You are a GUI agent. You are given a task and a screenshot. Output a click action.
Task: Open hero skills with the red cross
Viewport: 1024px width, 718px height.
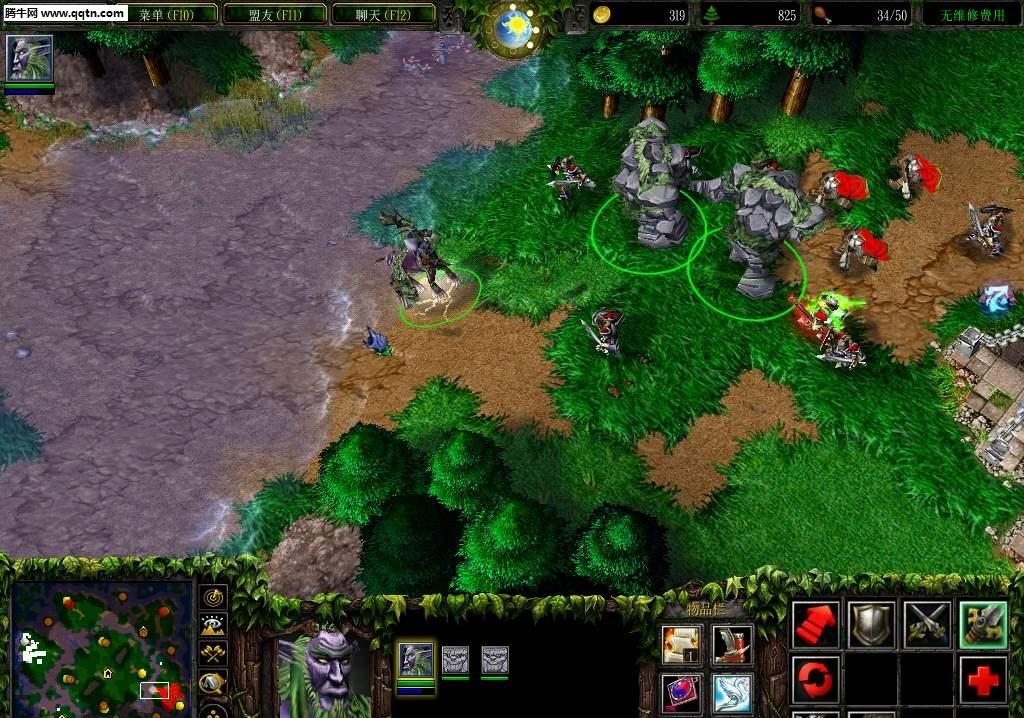point(983,680)
